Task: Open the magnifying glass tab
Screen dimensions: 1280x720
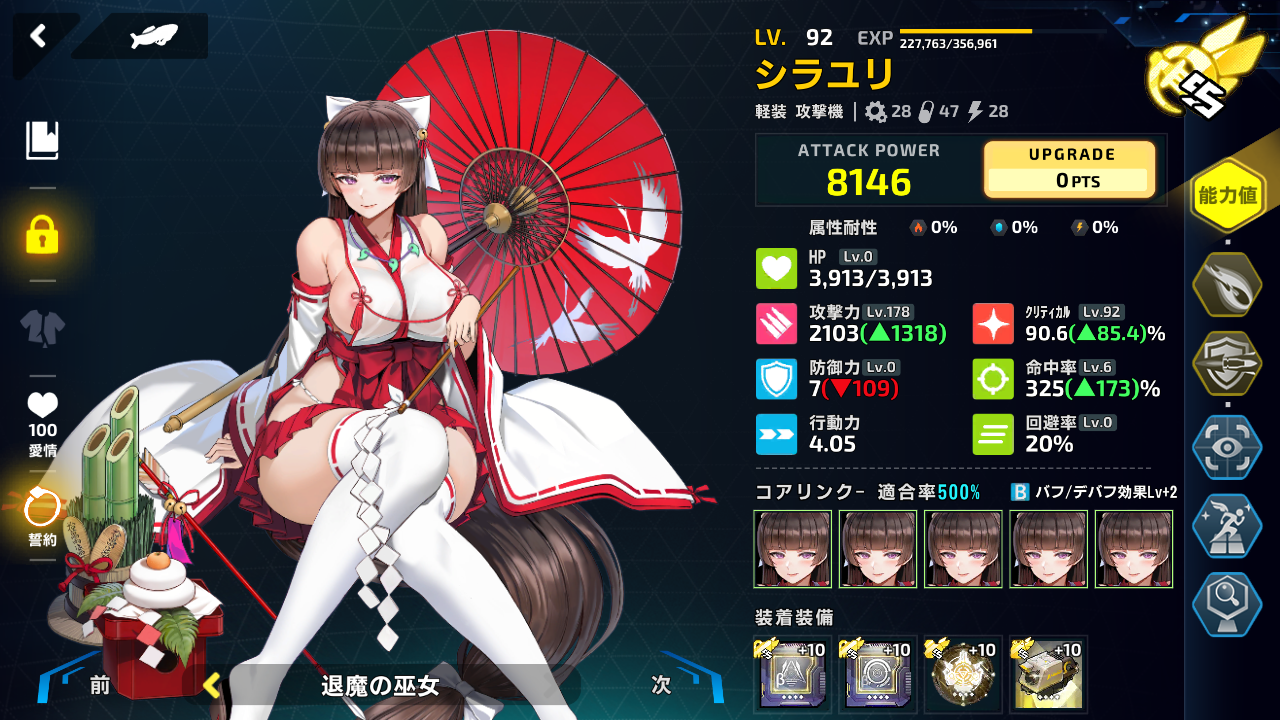Action: click(x=1227, y=605)
